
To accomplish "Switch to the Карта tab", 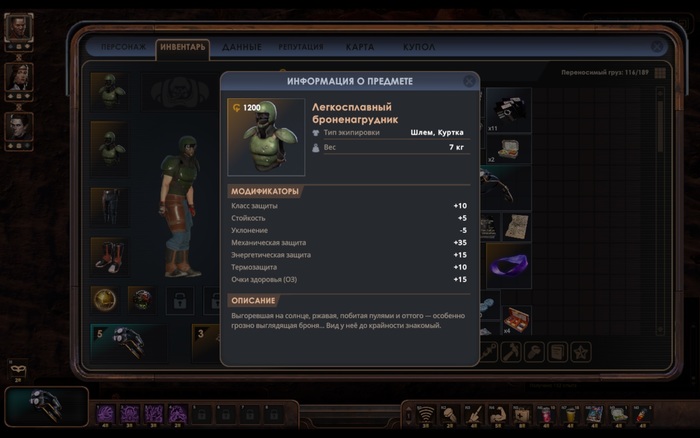I will (x=360, y=47).
